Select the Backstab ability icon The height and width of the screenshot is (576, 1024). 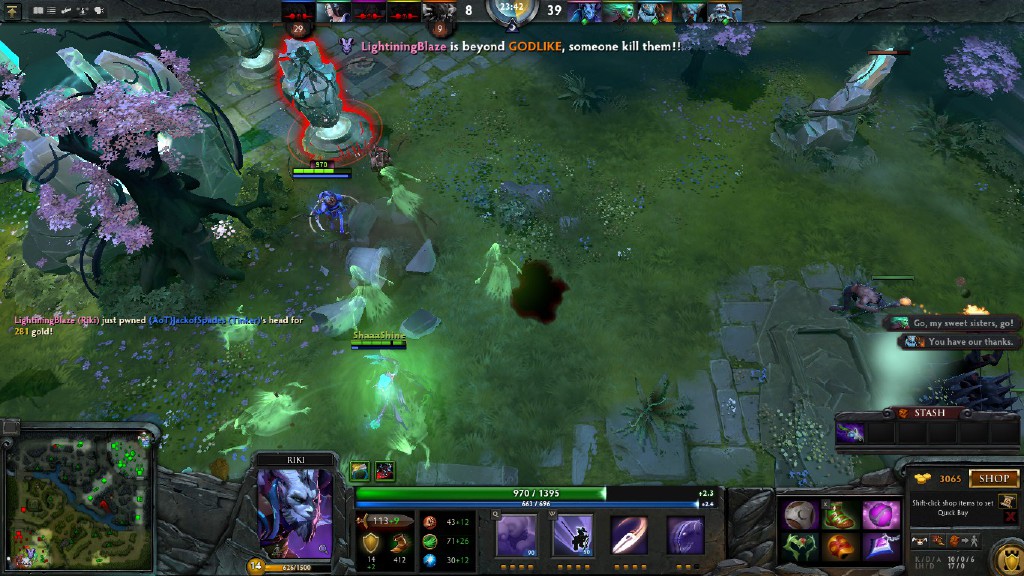click(629, 535)
